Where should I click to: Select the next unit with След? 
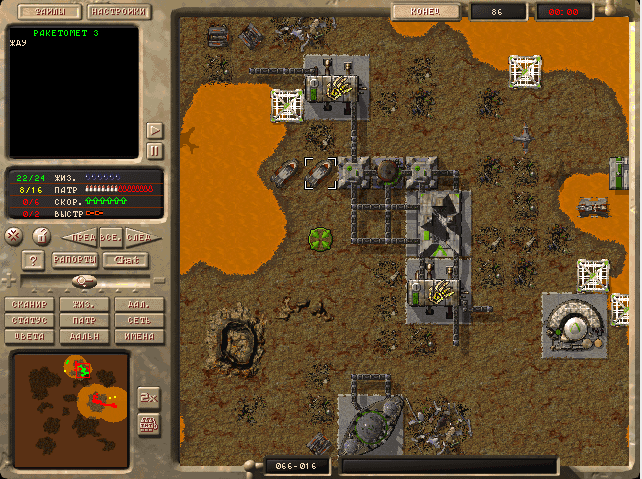coord(139,237)
